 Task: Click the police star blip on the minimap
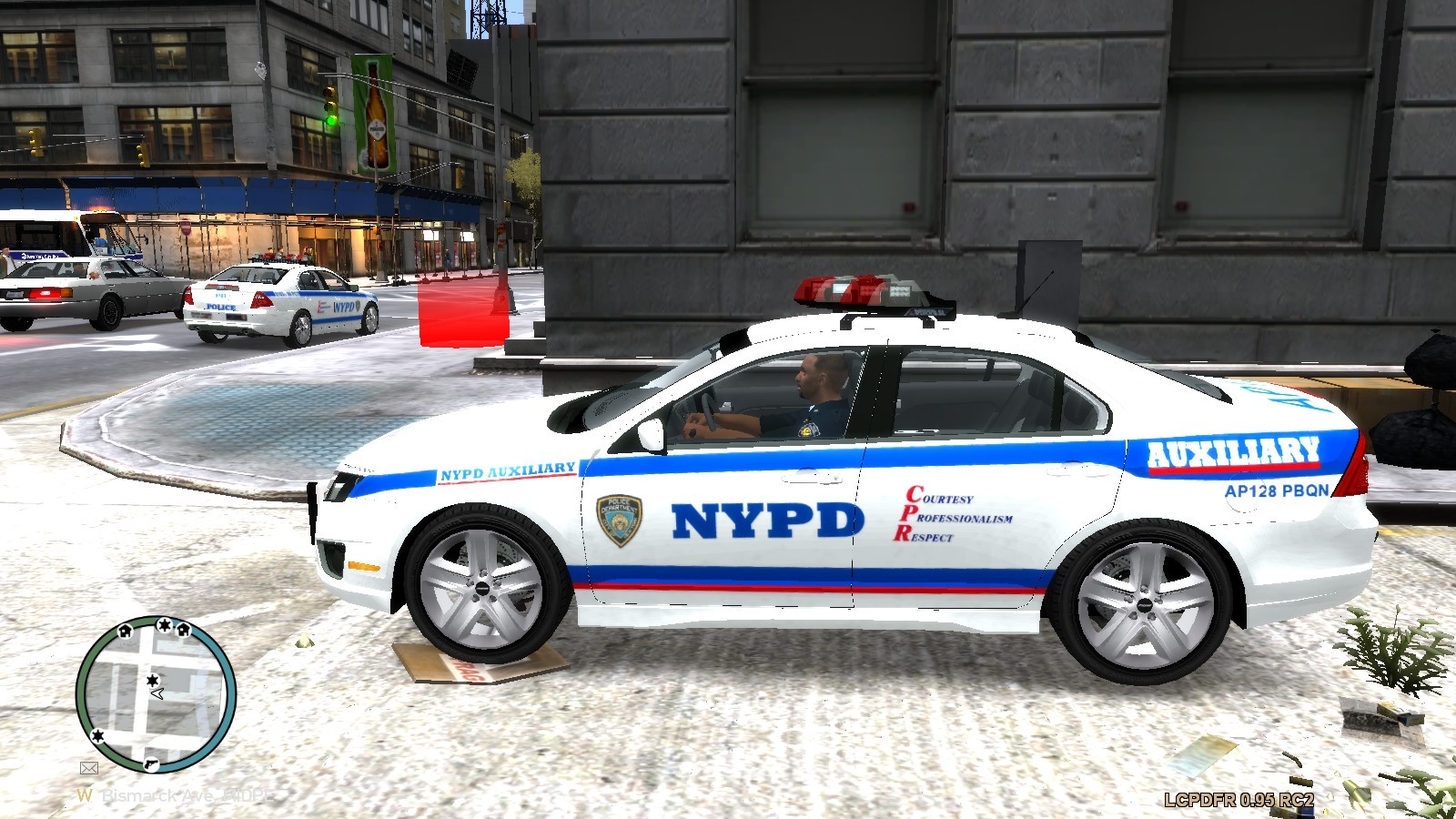(x=97, y=737)
